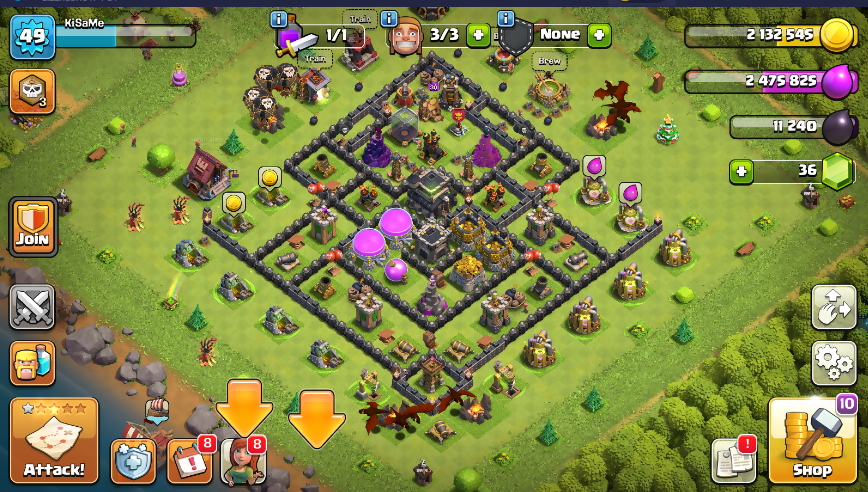The height and width of the screenshot is (492, 868).
Task: Show builder info via the 3/3 info icon
Action: pos(389,19)
